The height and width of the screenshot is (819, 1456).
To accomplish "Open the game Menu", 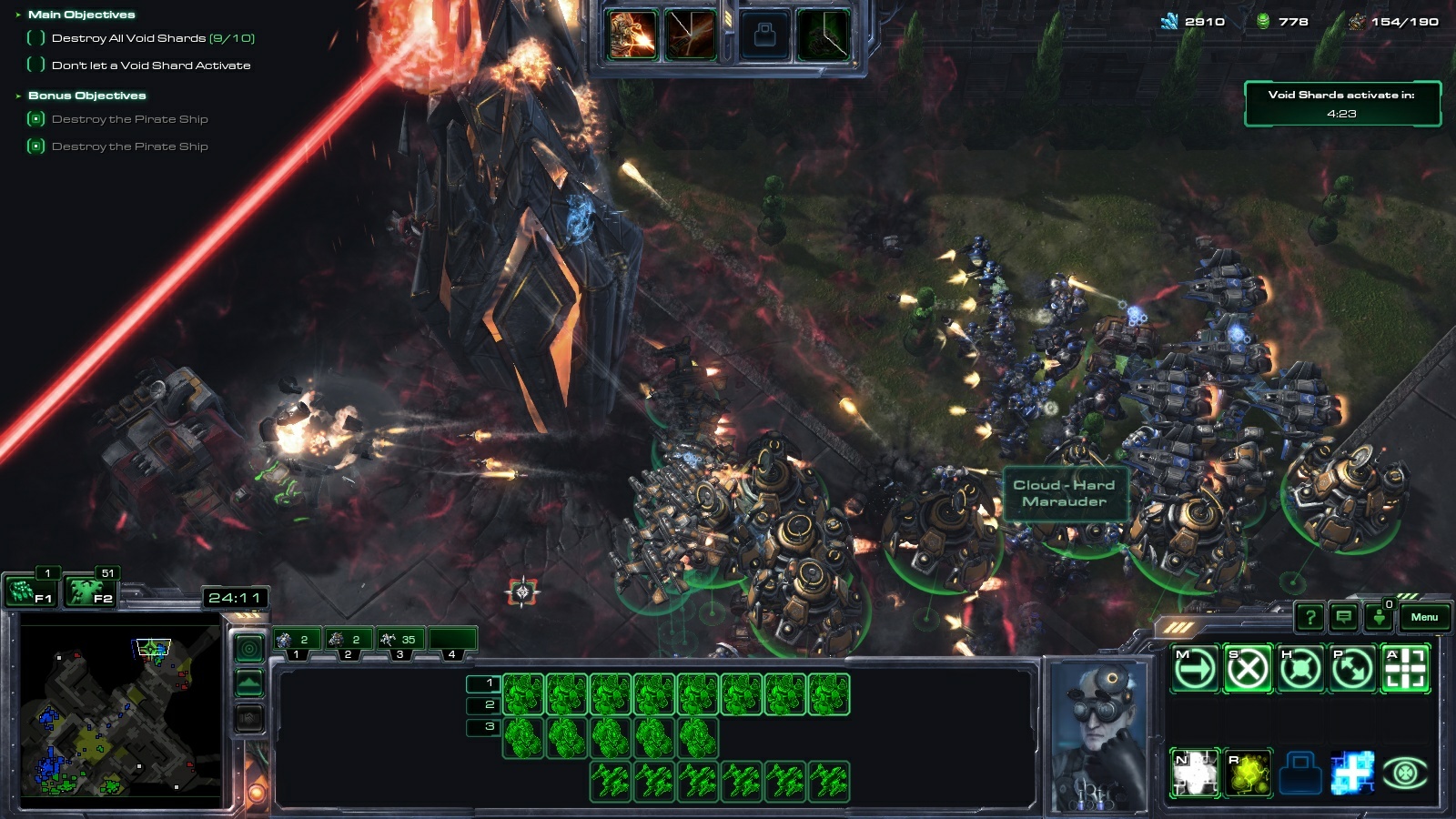I will tap(1424, 617).
